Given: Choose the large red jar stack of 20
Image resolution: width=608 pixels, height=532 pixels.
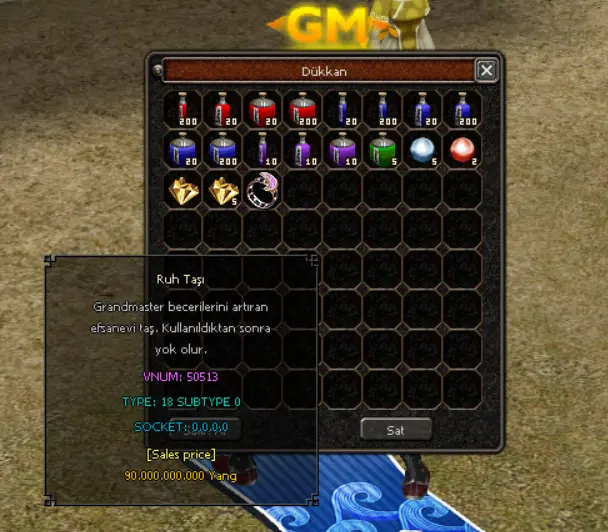Looking at the screenshot, I should [262, 110].
